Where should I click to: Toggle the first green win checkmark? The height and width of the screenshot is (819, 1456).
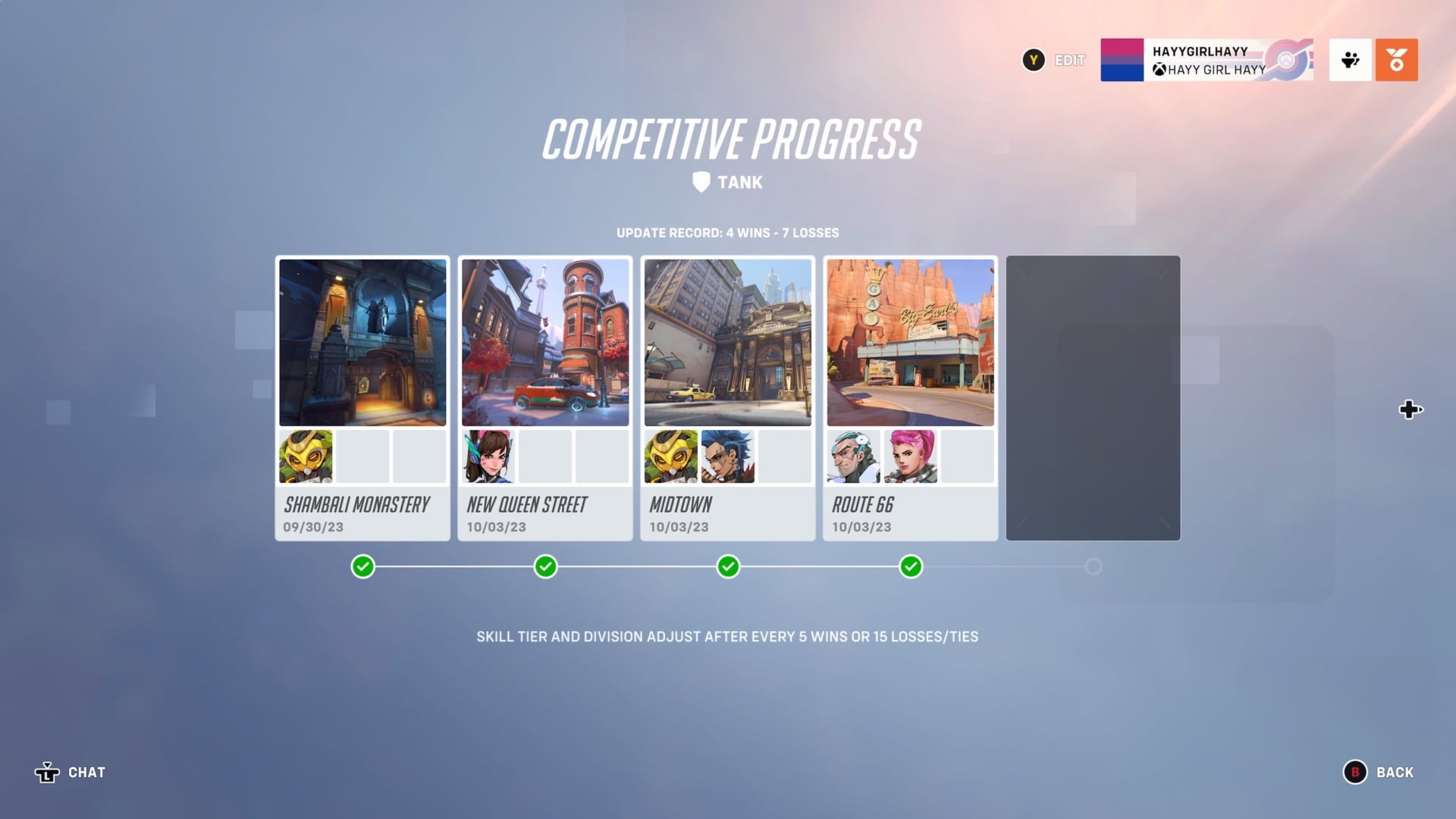362,566
